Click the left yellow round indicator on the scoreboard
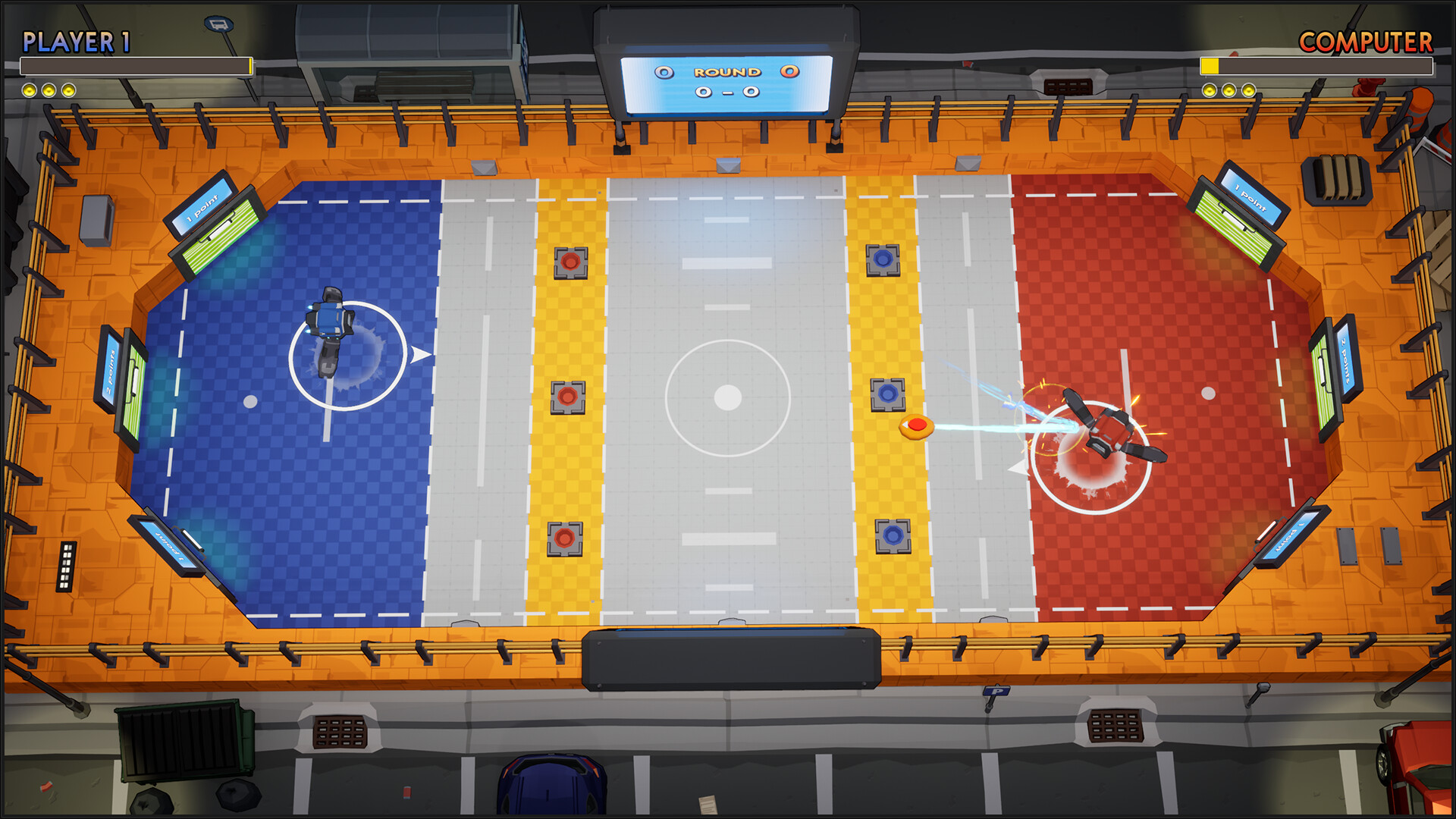The width and height of the screenshot is (1456, 819). (664, 71)
